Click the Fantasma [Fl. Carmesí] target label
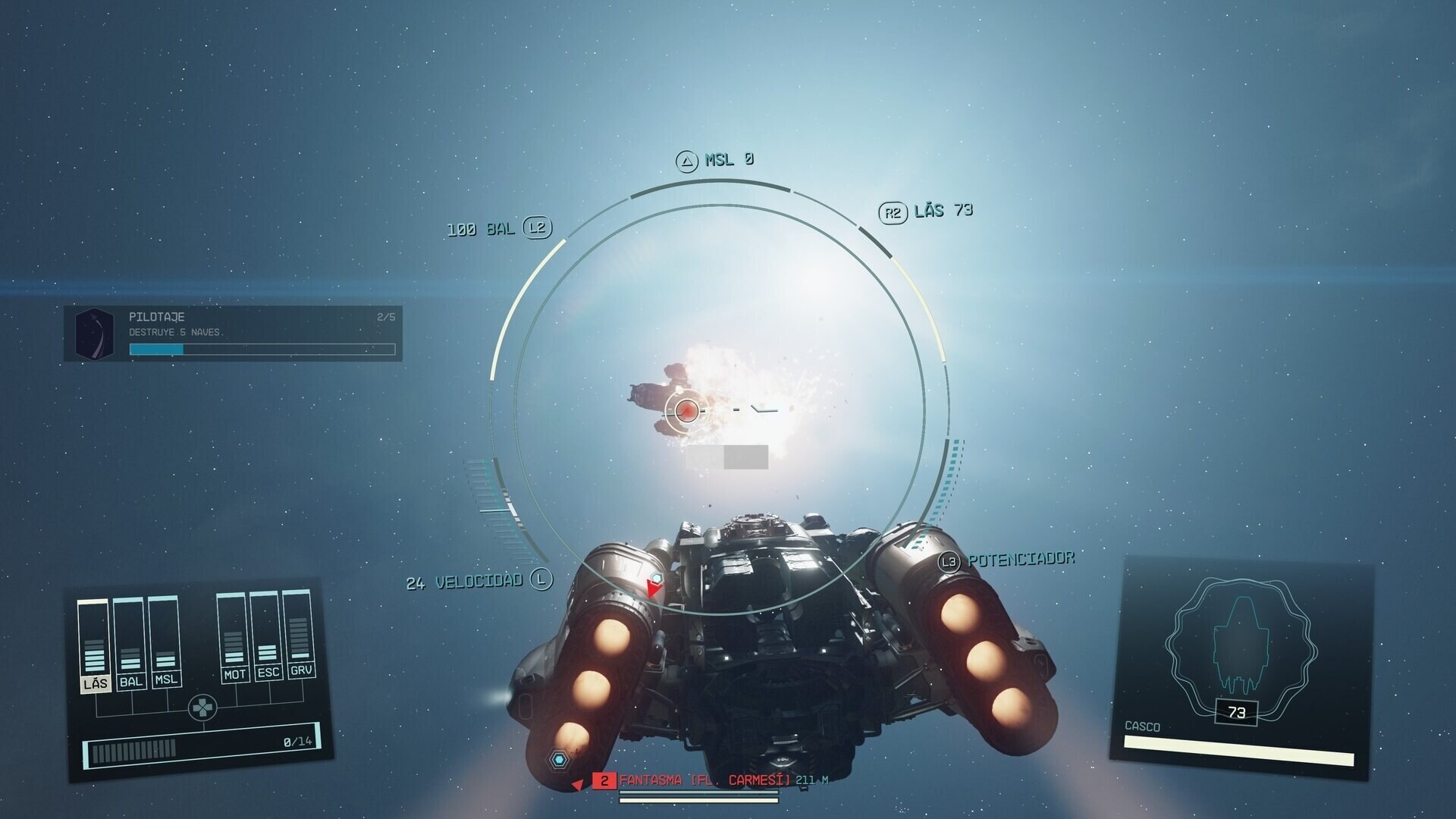Viewport: 1456px width, 819px height. [x=704, y=780]
